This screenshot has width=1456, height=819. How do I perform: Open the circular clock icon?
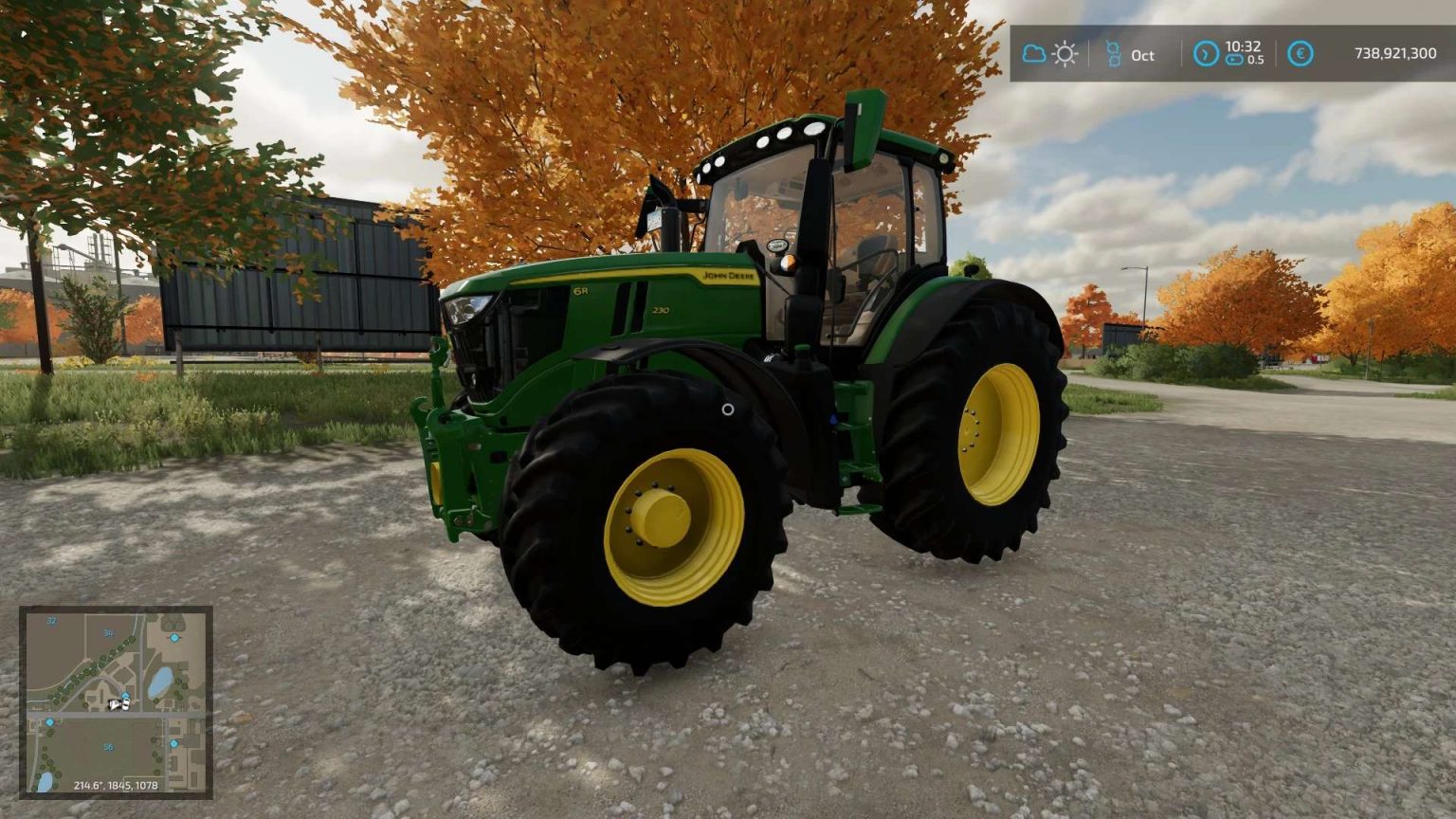1208,55
